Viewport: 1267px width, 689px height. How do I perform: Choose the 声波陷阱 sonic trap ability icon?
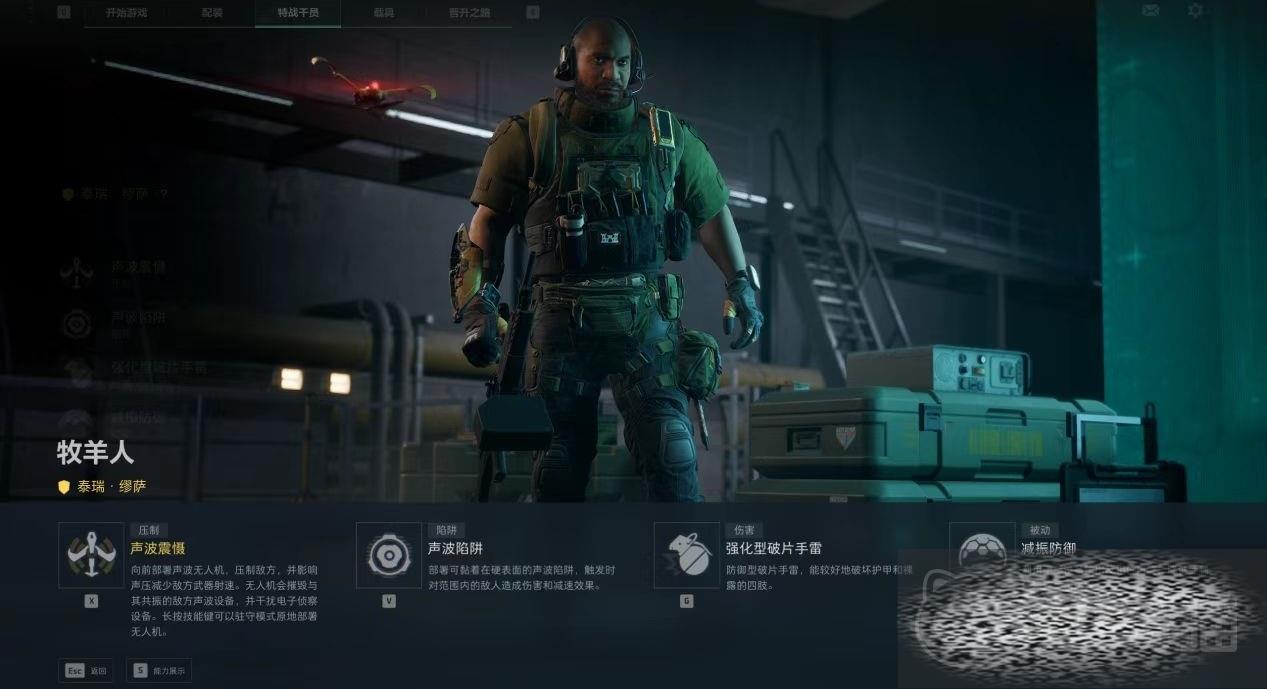(x=388, y=555)
